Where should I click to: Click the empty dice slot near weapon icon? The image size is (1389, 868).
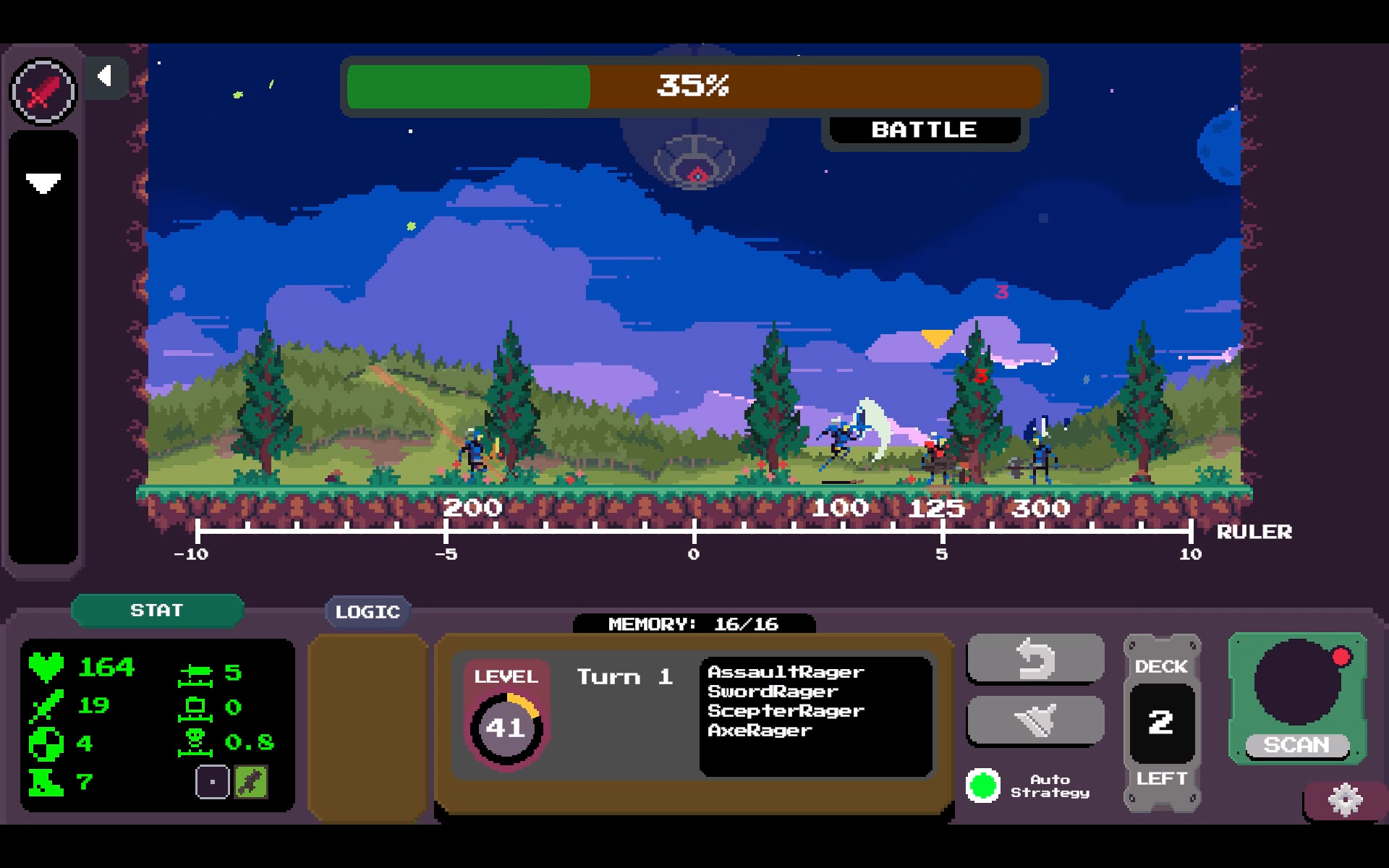click(x=212, y=781)
